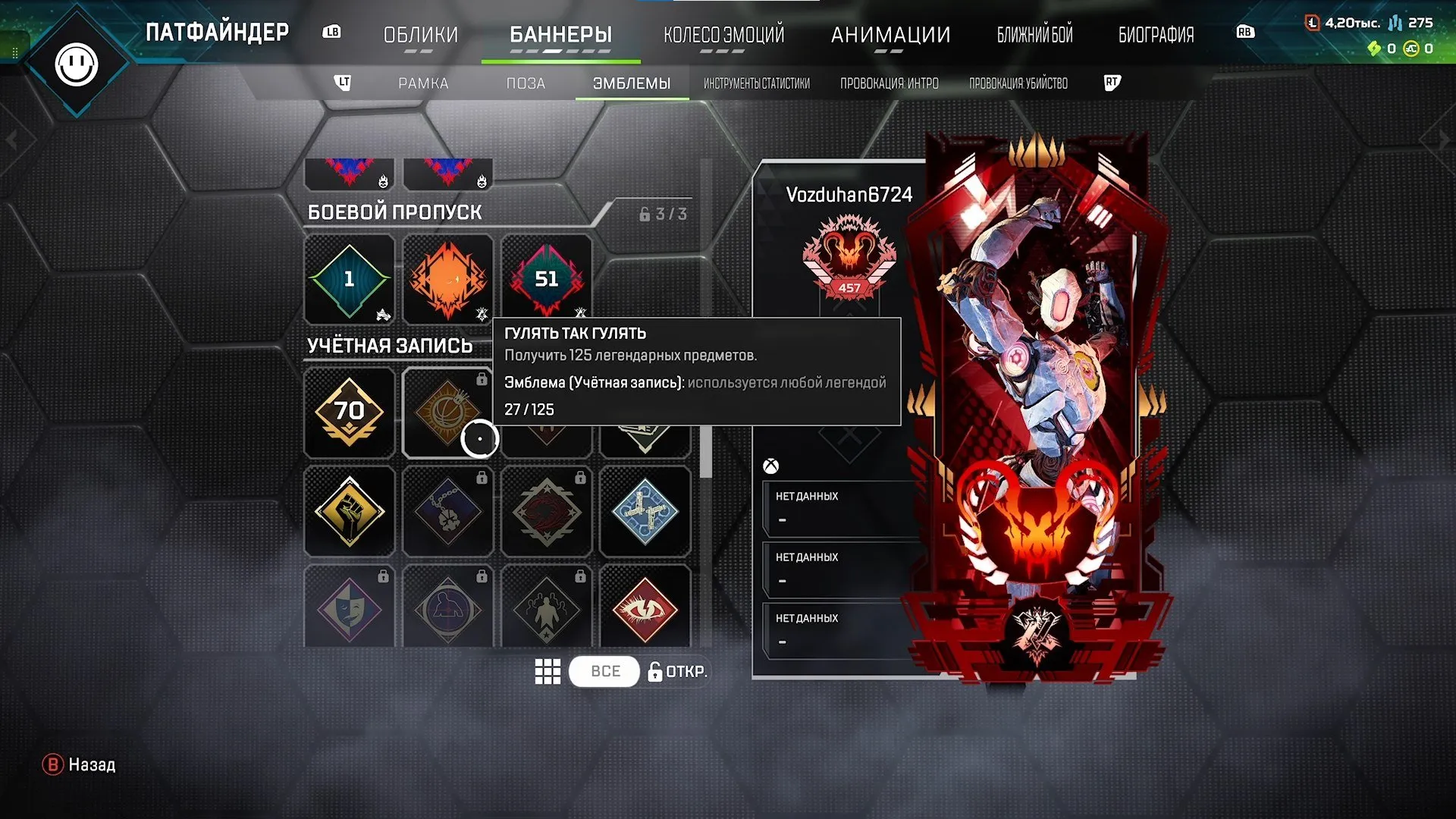Open the БИОГРАФИЯ tab
1456x819 pixels.
1156,33
